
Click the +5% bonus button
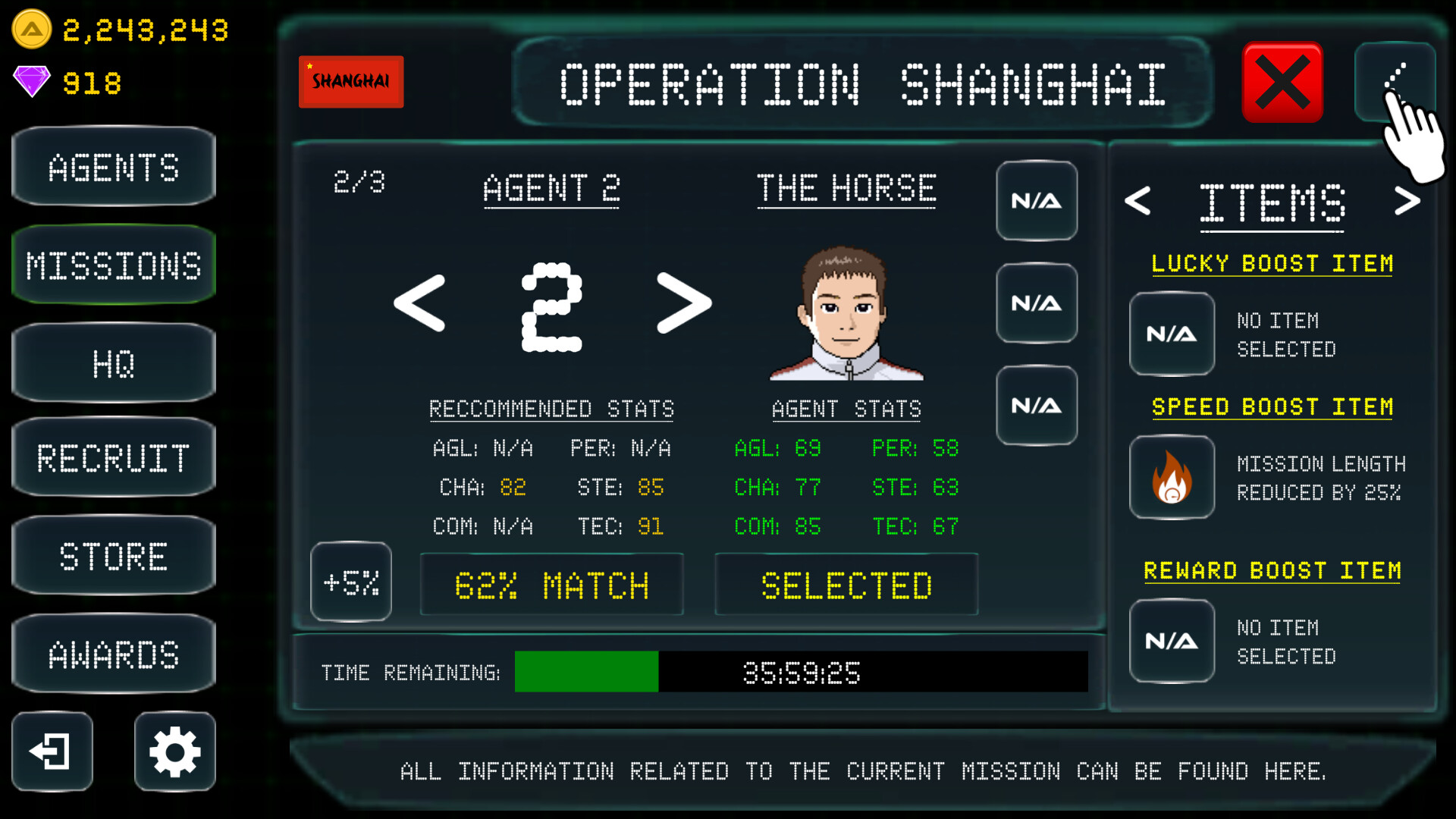pyautogui.click(x=350, y=582)
